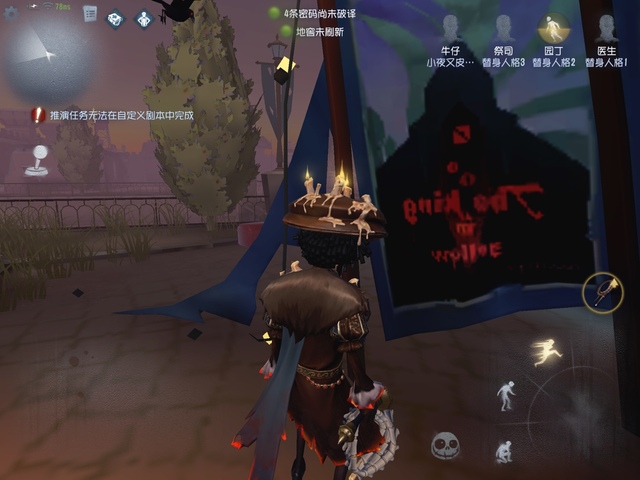Open the notes clipboard icon
Screen dimensions: 640x480
pos(90,14)
